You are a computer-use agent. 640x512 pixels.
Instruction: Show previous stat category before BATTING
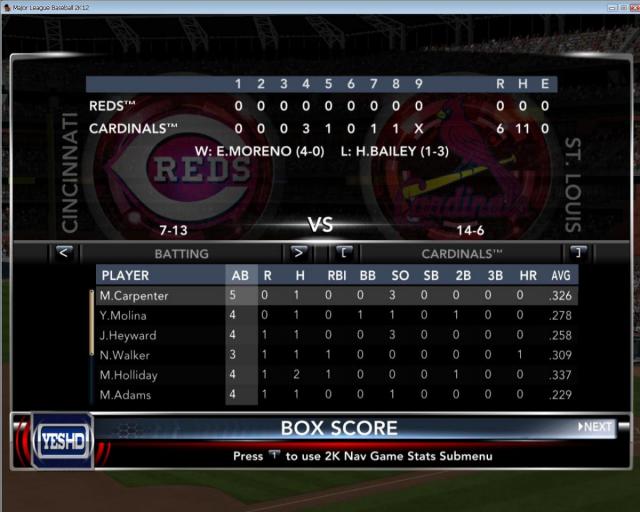click(64, 252)
